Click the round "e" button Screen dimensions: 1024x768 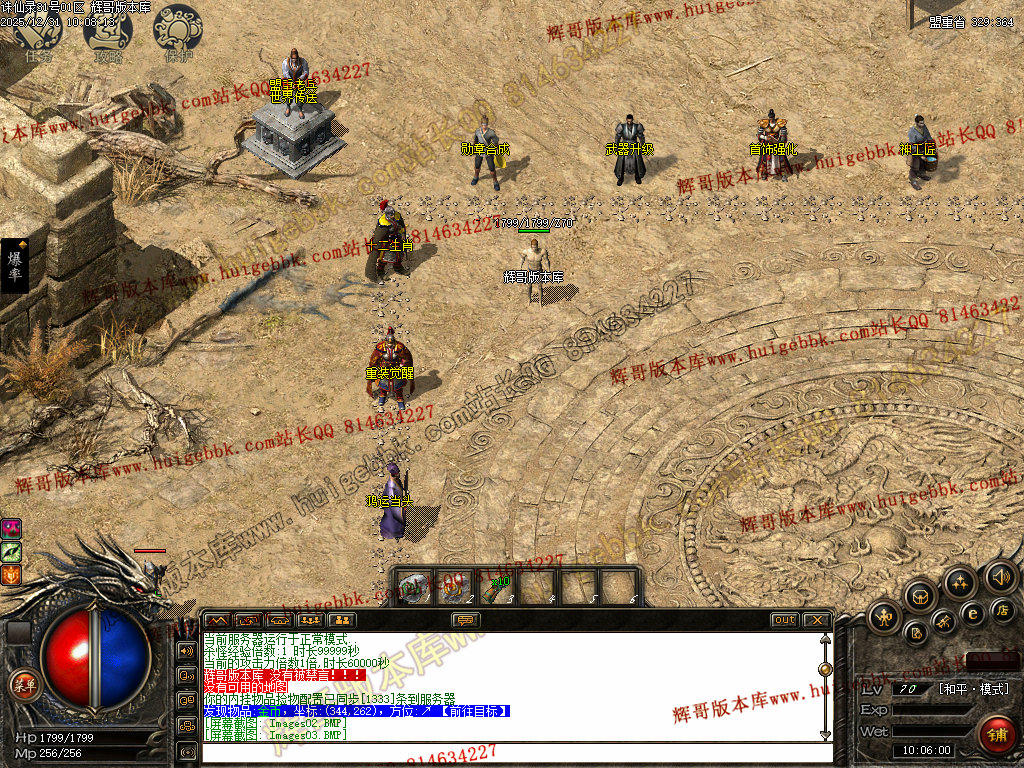[972, 613]
